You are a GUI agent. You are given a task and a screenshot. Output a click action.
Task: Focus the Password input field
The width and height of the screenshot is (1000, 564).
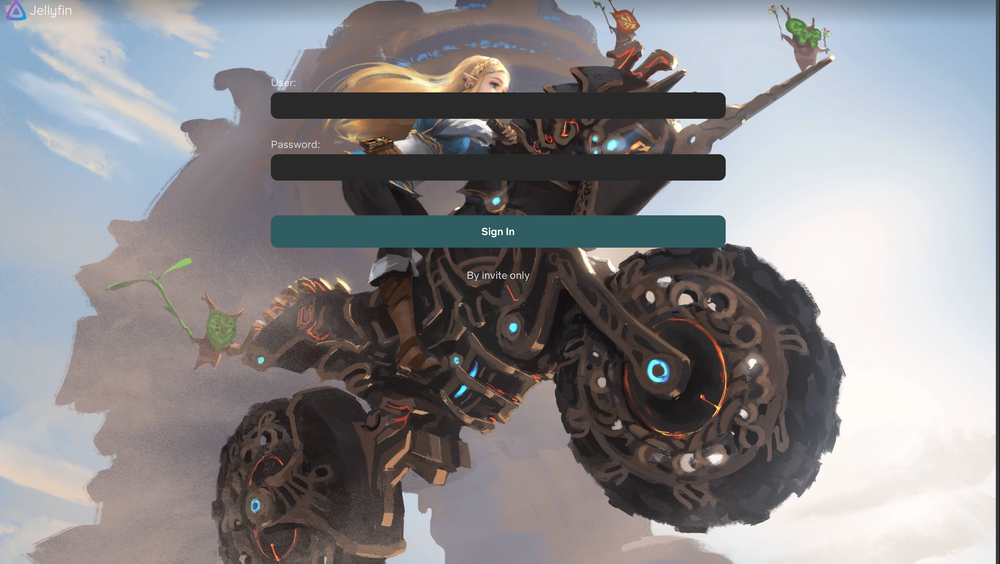click(497, 167)
